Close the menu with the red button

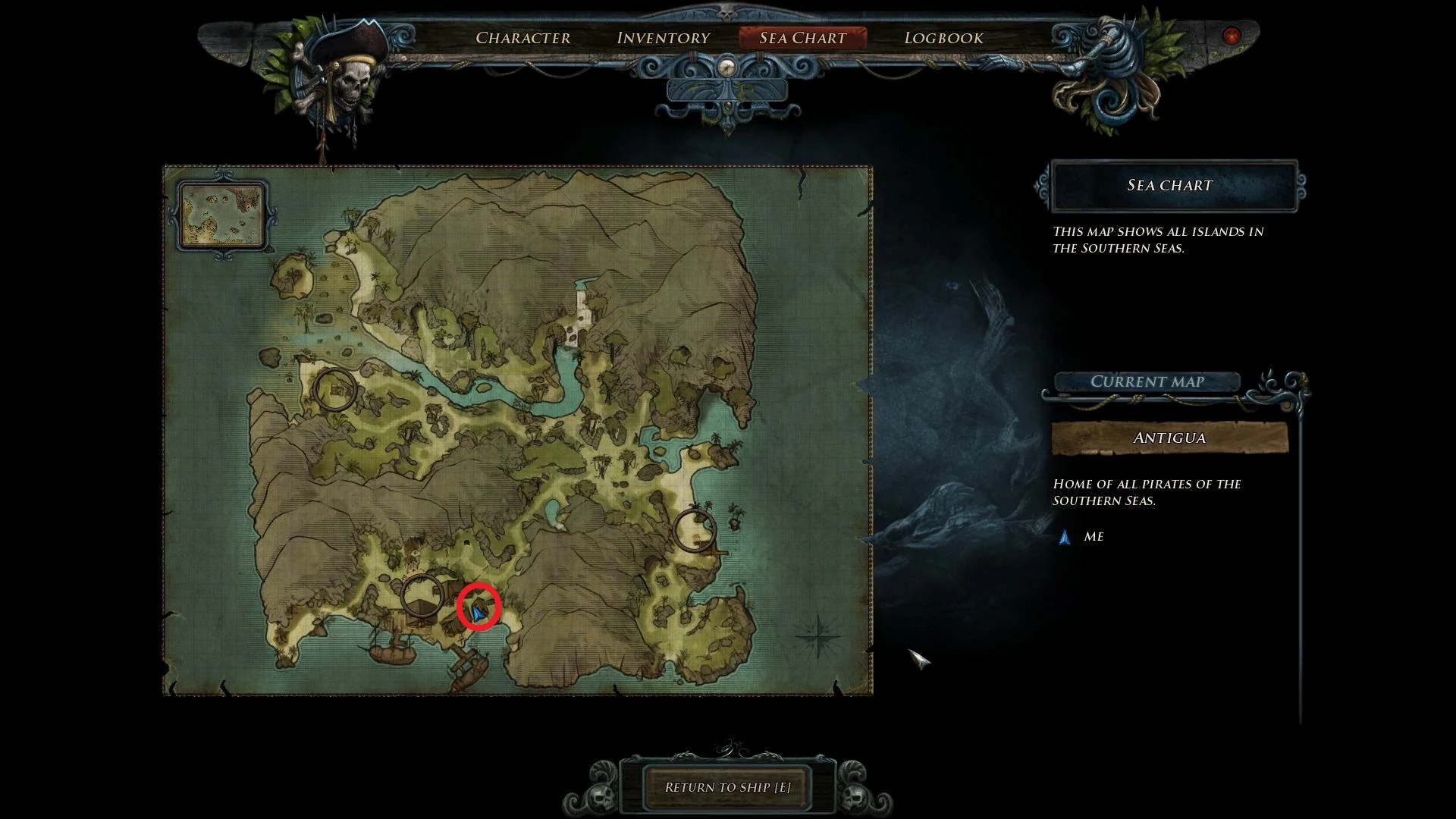pyautogui.click(x=1231, y=36)
